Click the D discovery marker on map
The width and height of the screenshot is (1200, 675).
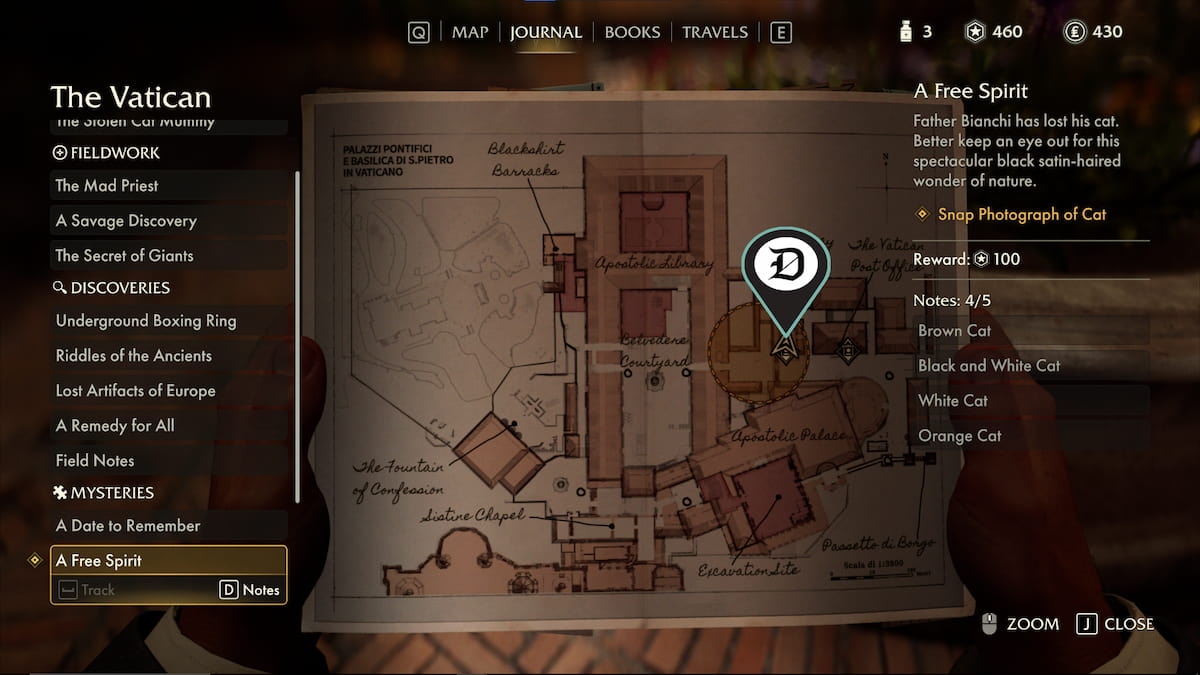(786, 266)
